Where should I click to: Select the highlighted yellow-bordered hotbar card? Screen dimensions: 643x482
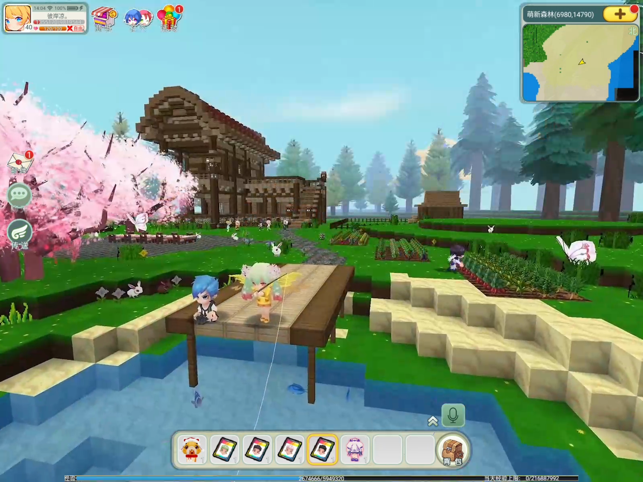(x=322, y=450)
